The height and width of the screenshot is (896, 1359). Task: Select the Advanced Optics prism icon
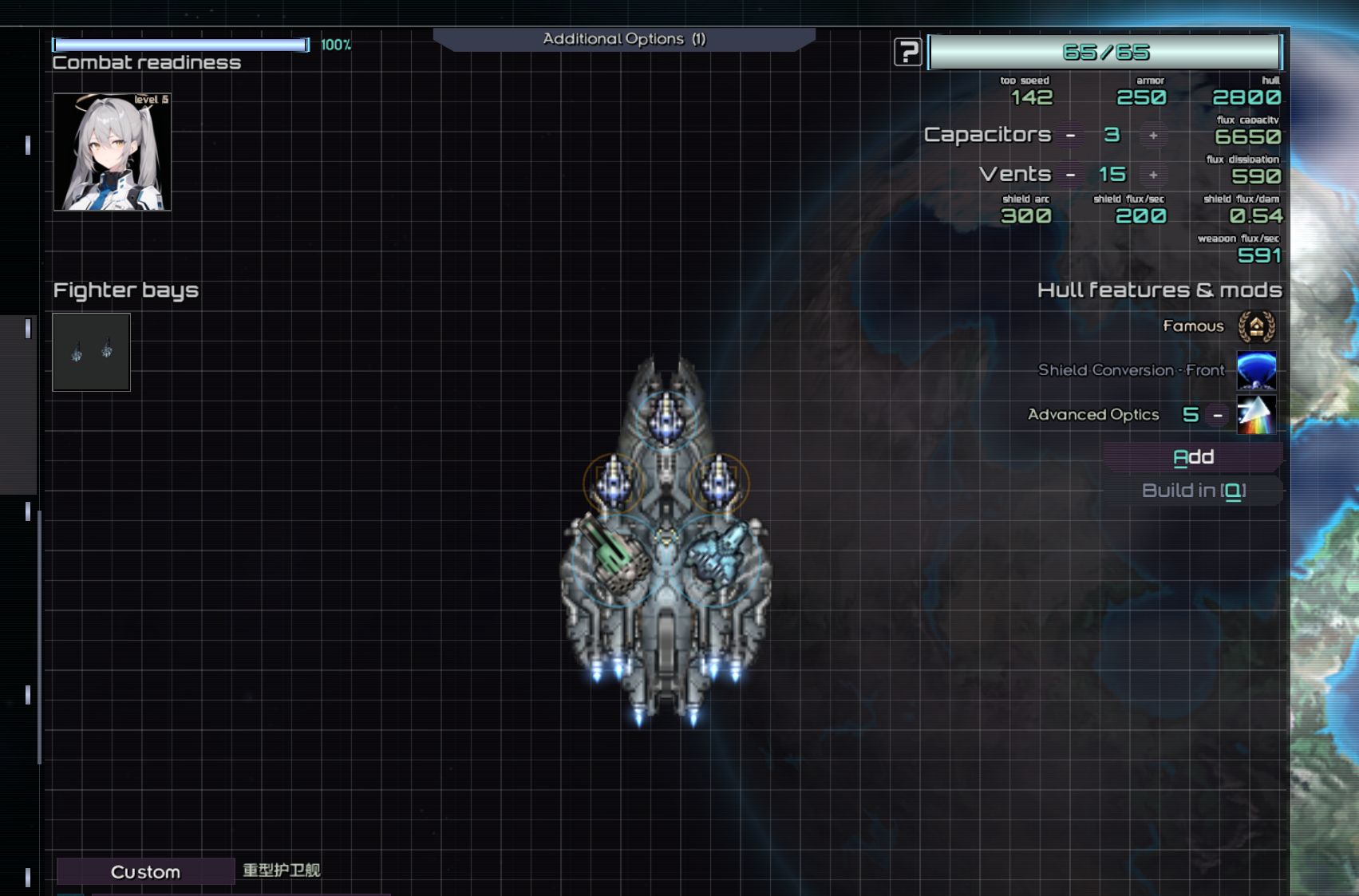pyautogui.click(x=1256, y=415)
